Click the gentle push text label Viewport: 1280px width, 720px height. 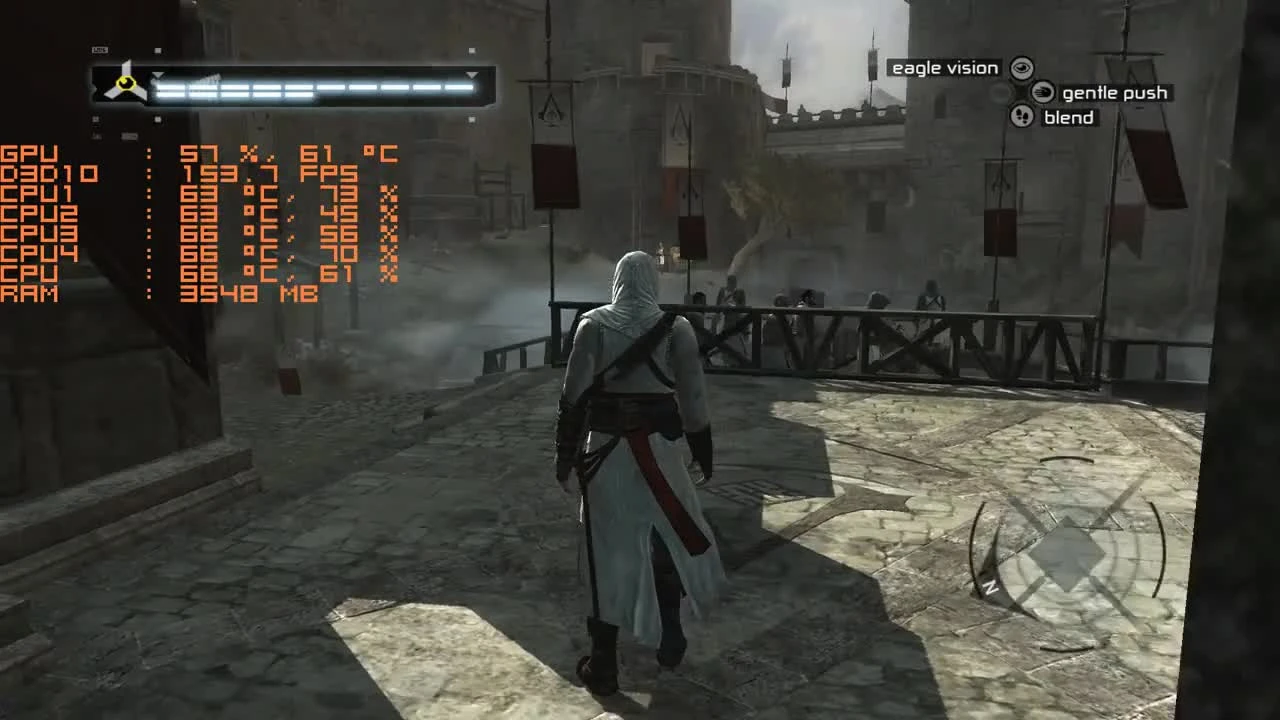click(1116, 93)
